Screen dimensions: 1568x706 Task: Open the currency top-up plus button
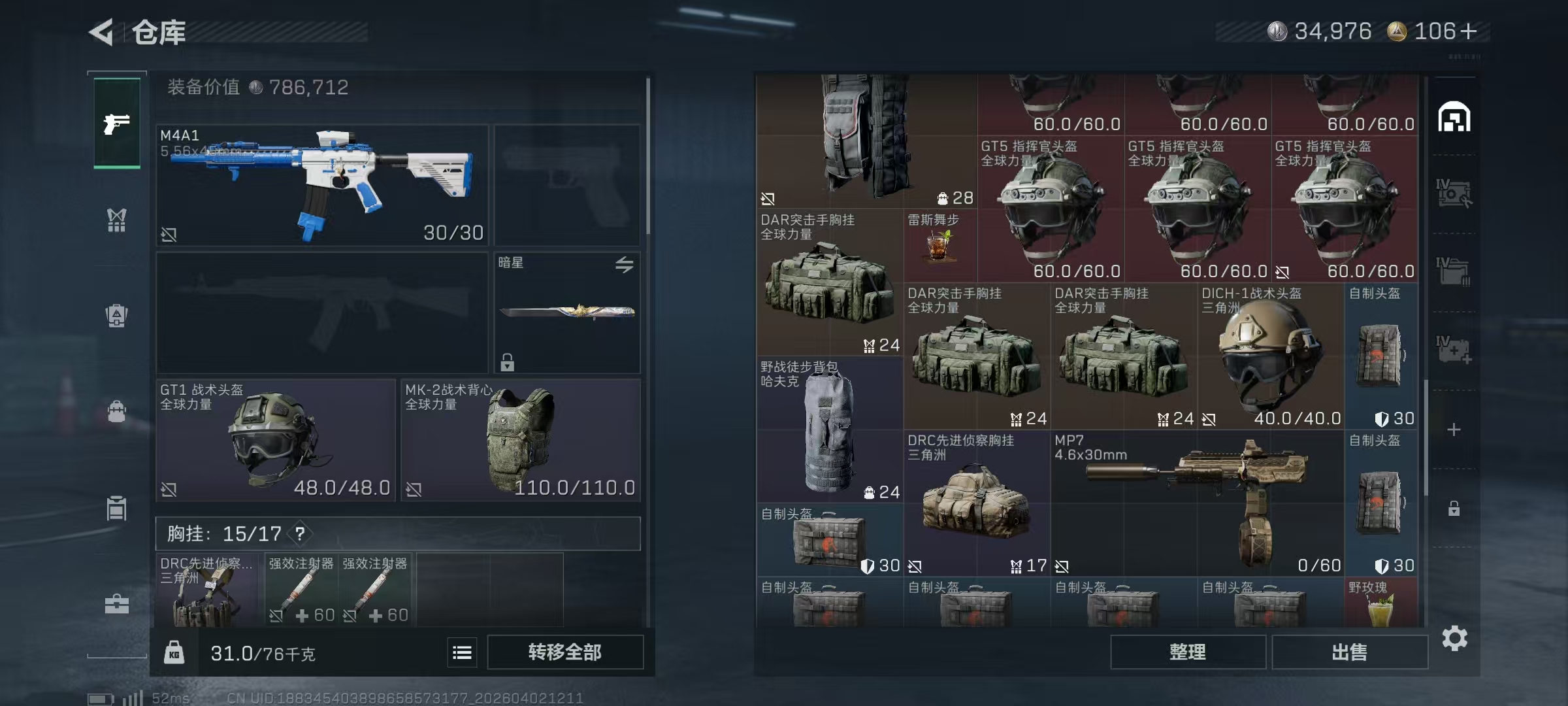tap(1469, 31)
